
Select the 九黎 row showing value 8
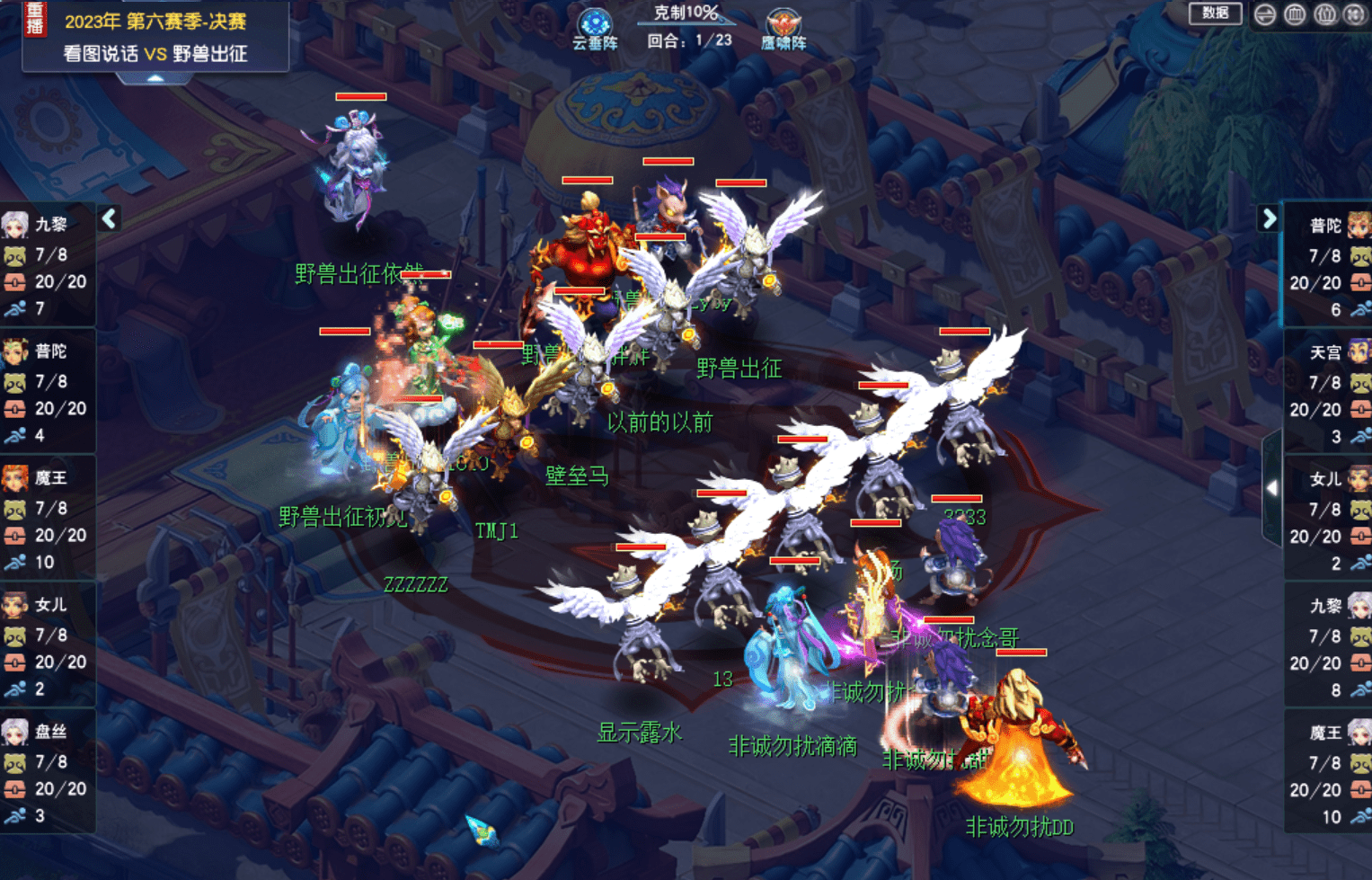(1328, 647)
